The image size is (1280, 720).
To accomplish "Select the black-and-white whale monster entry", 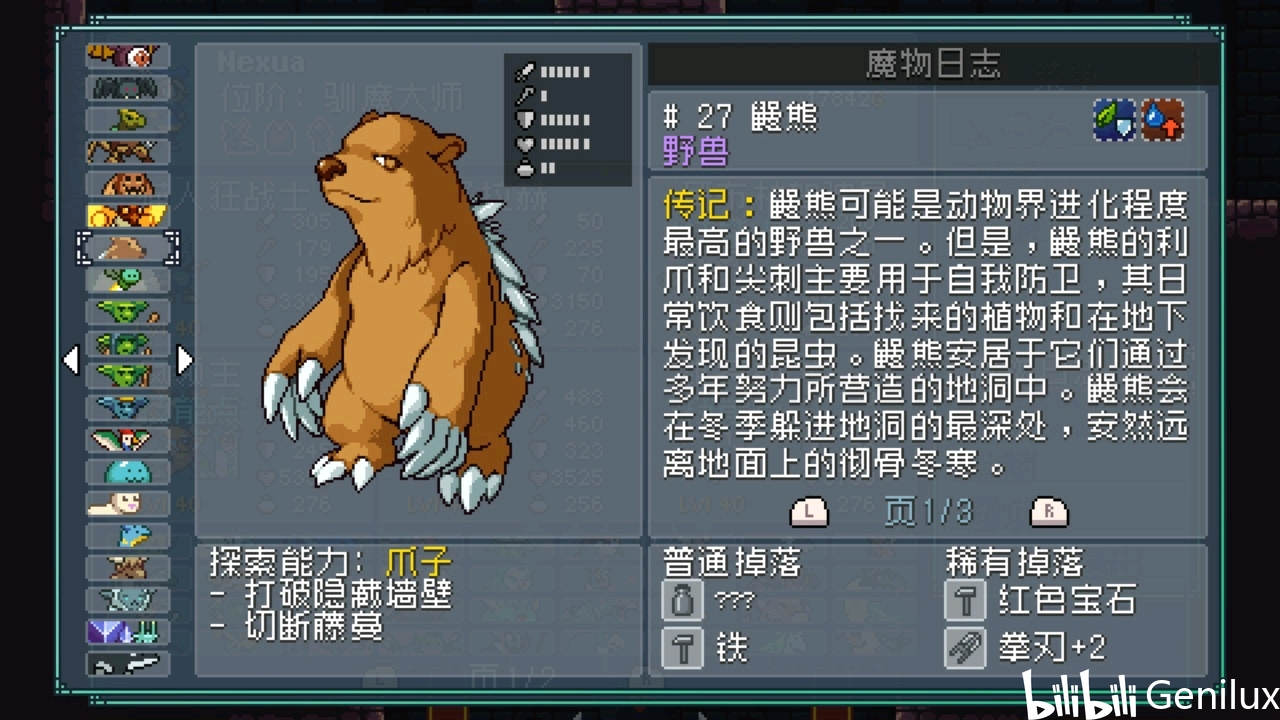I will [x=128, y=663].
